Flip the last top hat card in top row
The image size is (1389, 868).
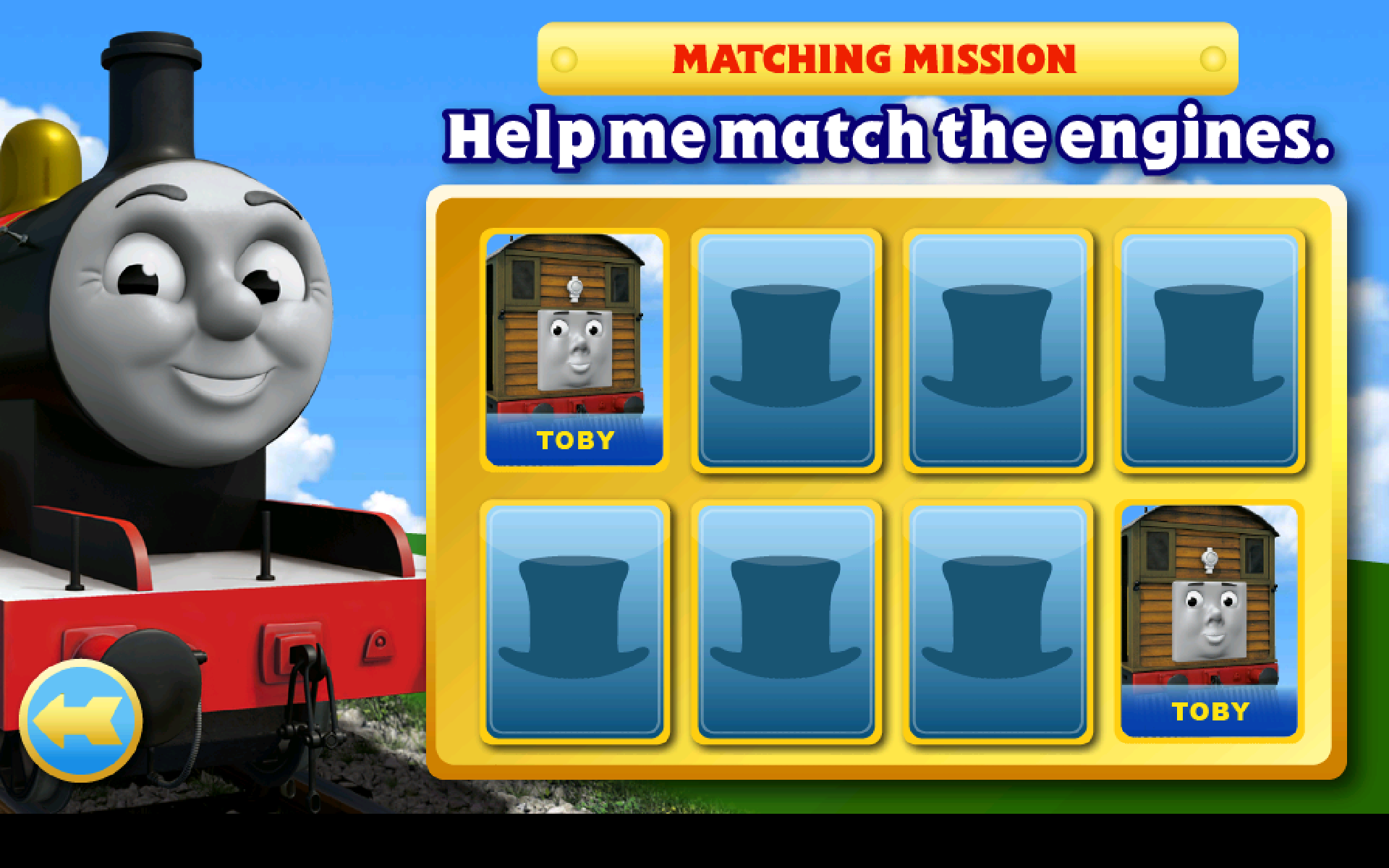coord(1210,347)
